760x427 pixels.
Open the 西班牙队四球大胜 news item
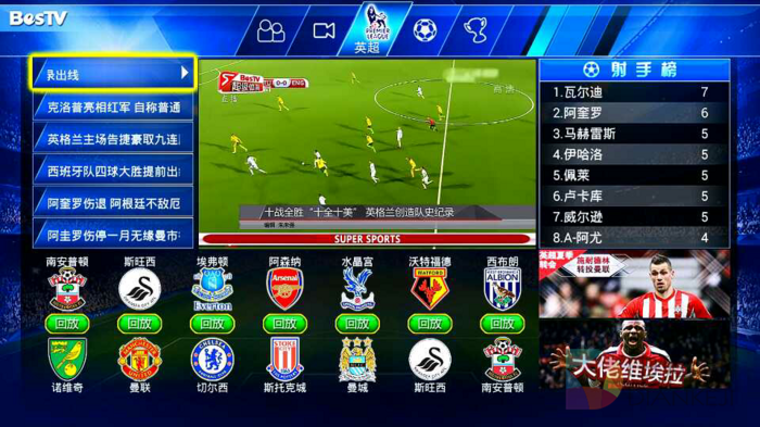coord(113,171)
